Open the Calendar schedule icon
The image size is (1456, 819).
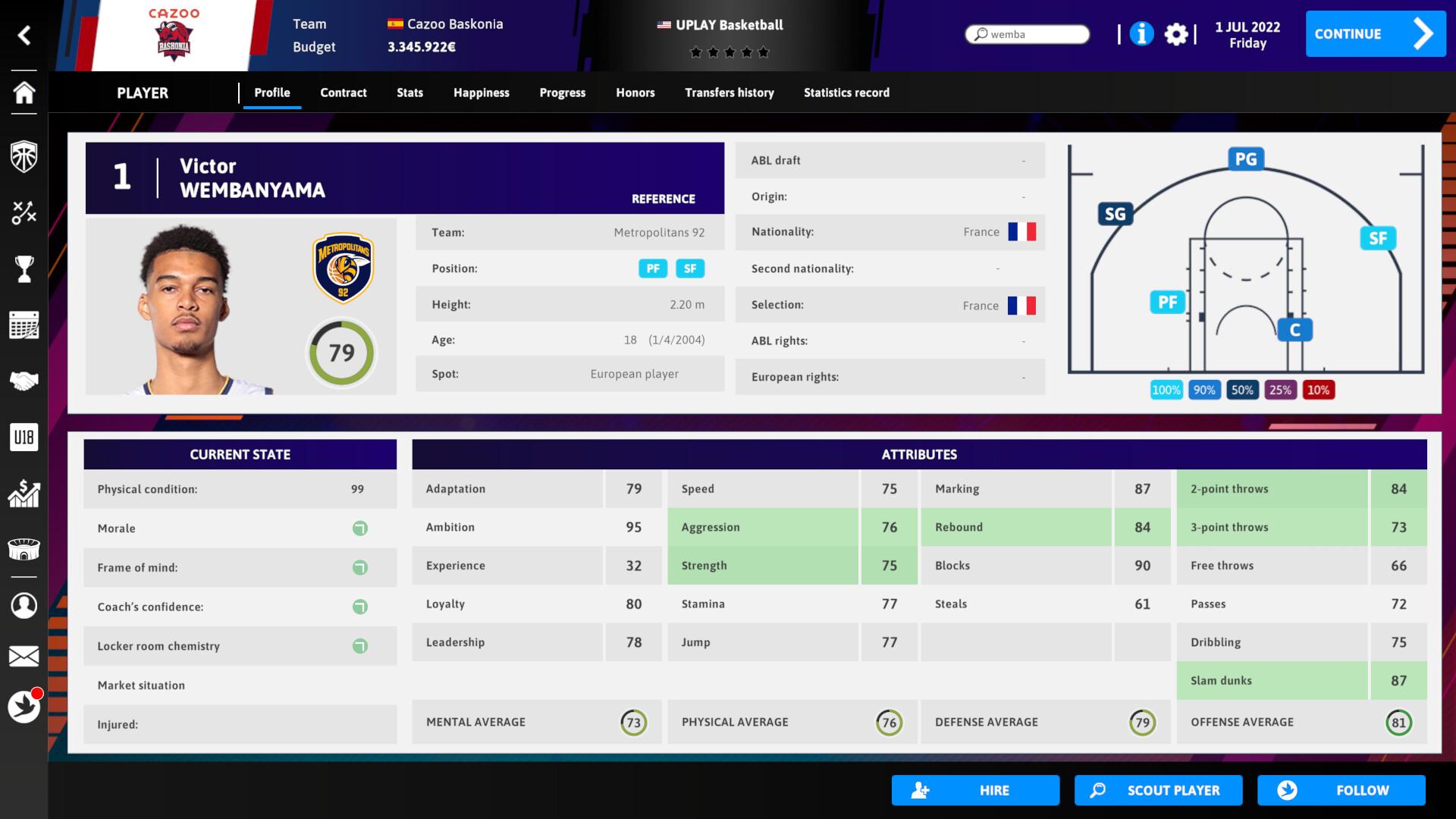coord(25,325)
